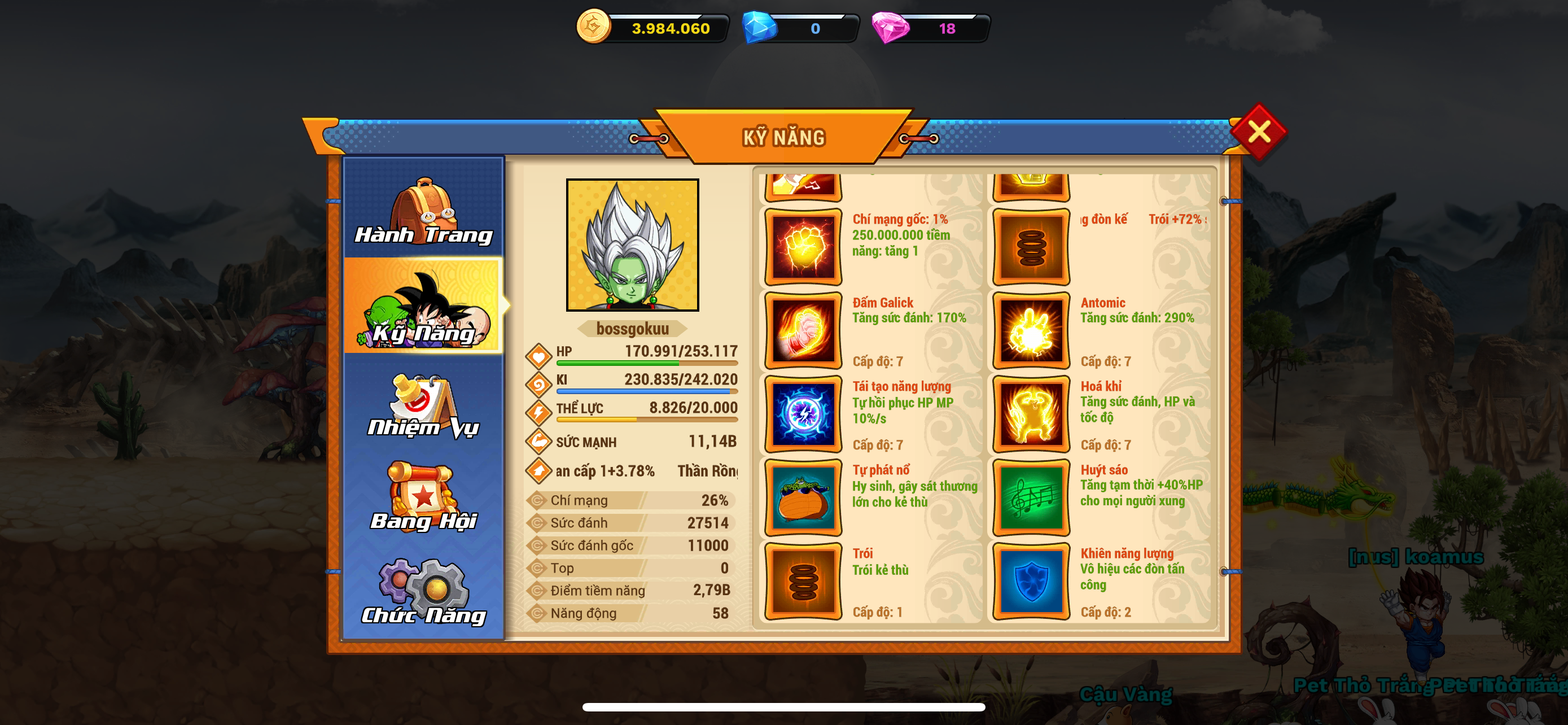Select the Đấm Galick skill icon
This screenshot has height=725, width=1568.
click(x=803, y=330)
